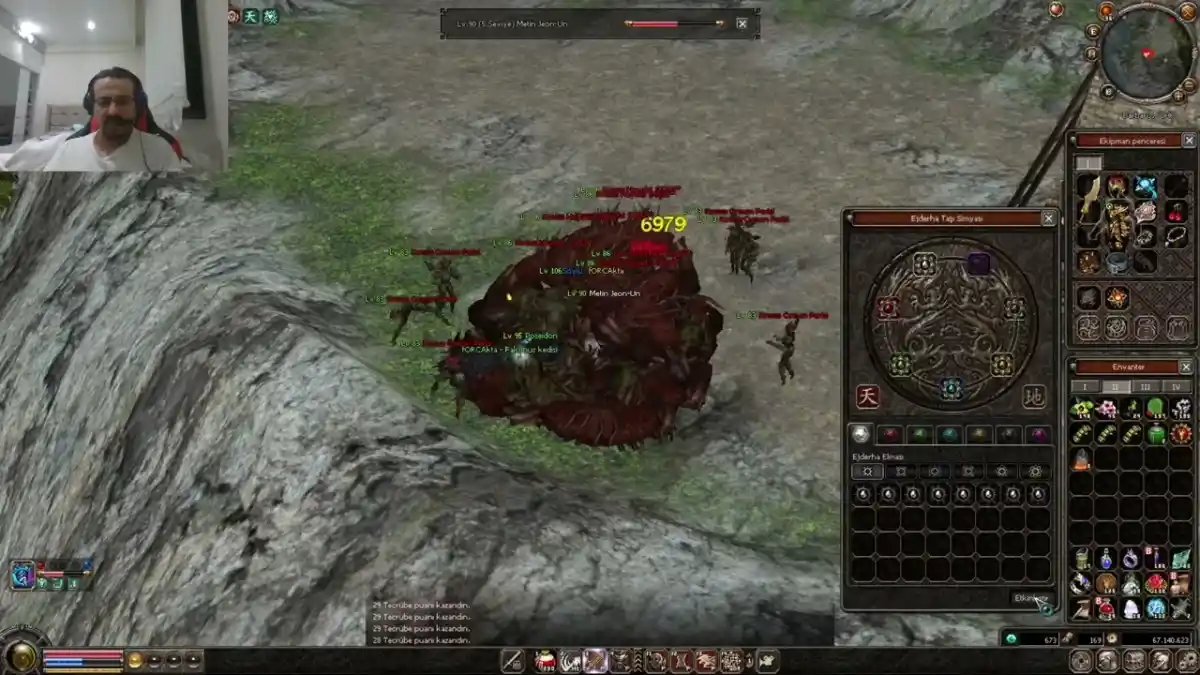Viewport: 1200px width, 675px height.
Task: Switch to inventory page III
Action: [x=1146, y=386]
